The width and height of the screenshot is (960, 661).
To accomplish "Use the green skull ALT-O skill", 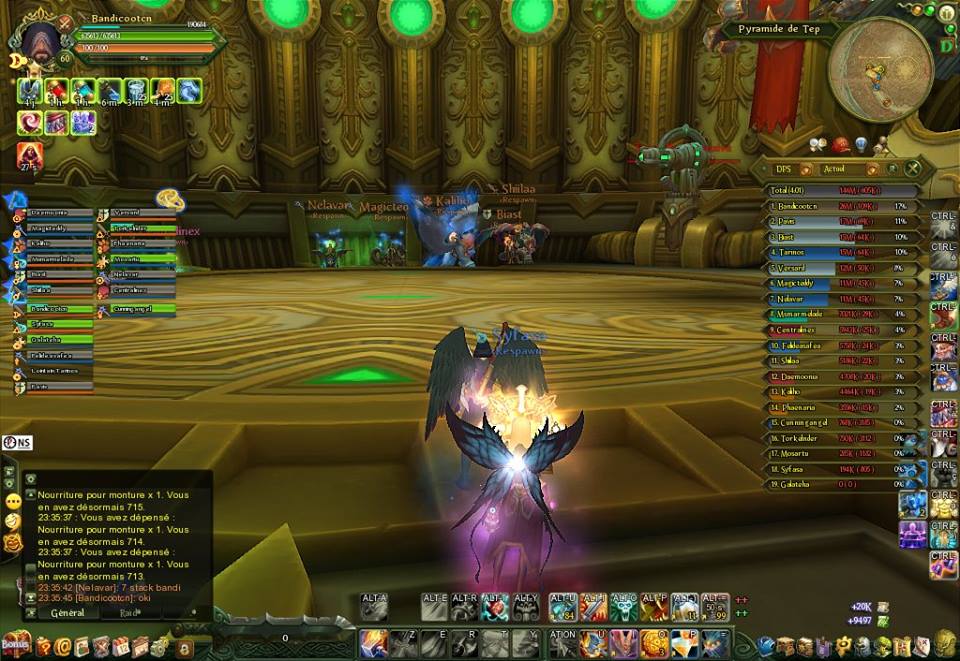I will tap(624, 607).
